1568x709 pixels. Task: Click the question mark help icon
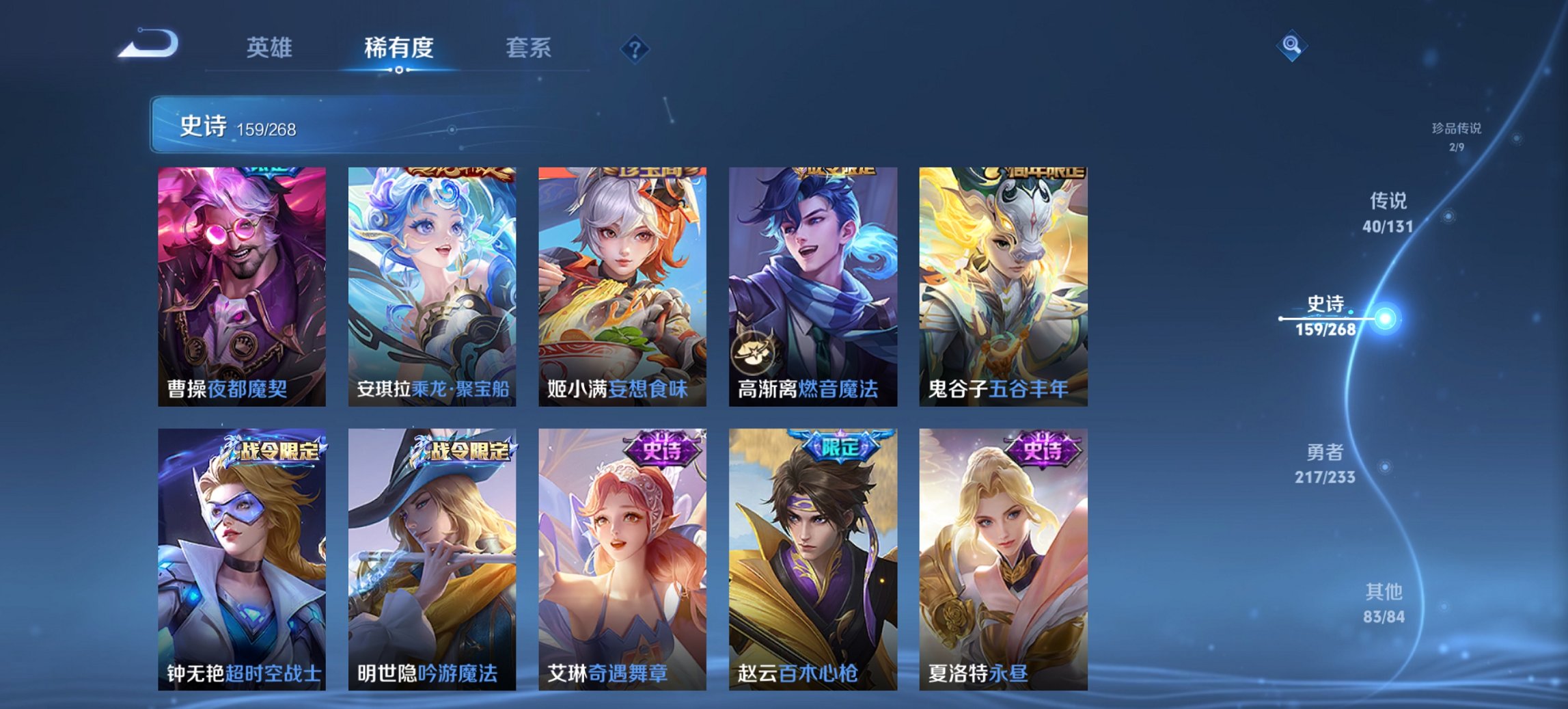coord(635,47)
